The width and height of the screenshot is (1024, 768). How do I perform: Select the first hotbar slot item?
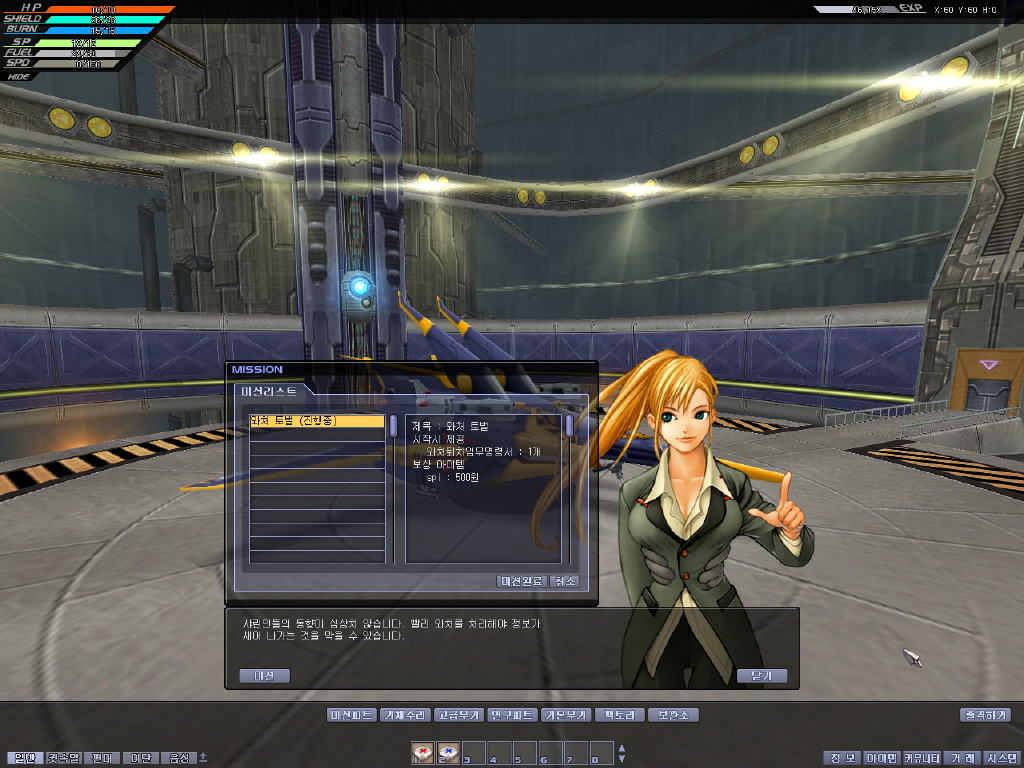point(423,753)
